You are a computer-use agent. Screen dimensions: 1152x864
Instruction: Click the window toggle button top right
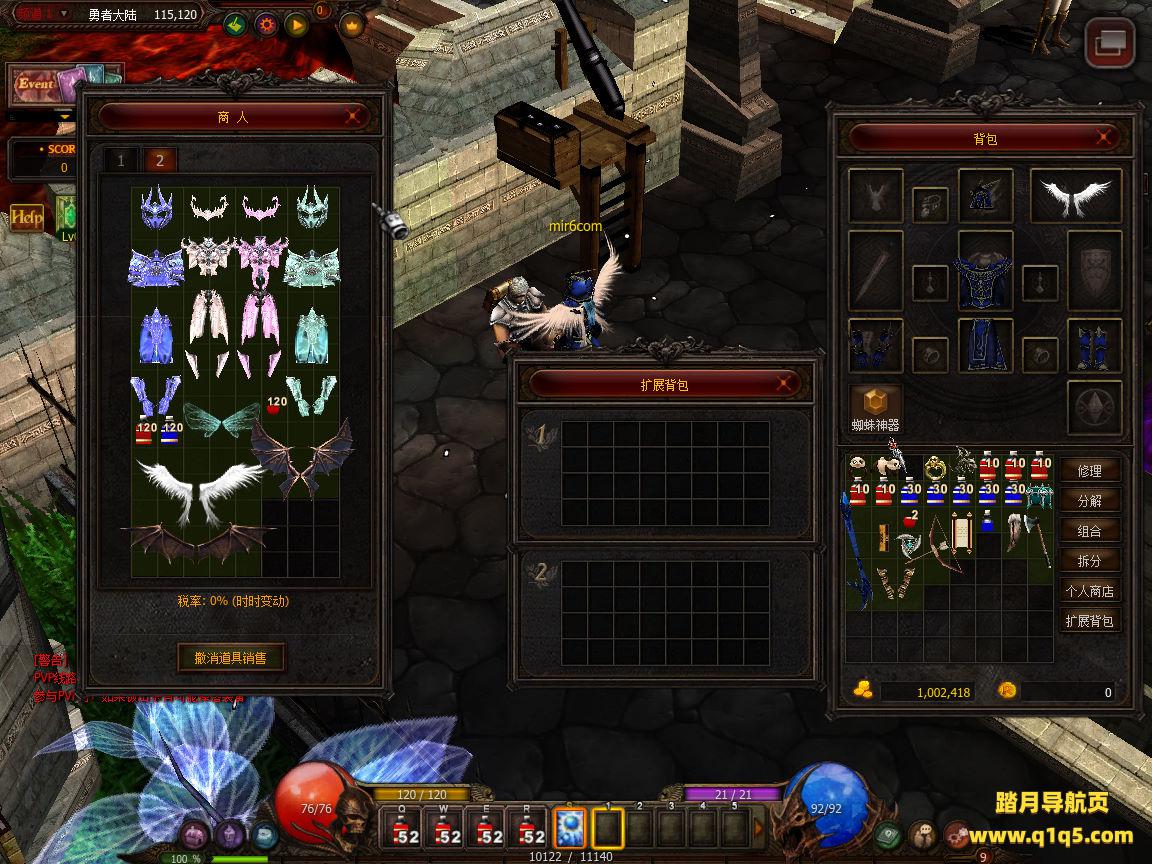click(x=1110, y=44)
